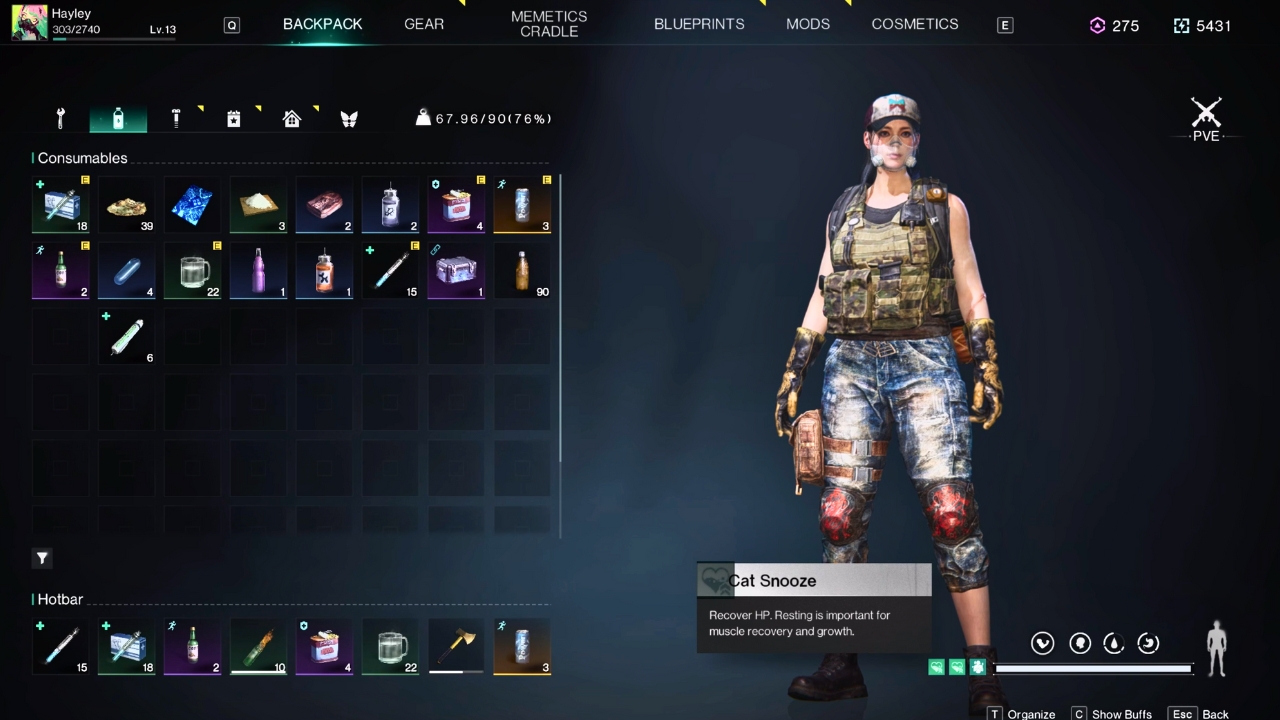Open the butterfly category filter
The image size is (1280, 720).
click(349, 119)
